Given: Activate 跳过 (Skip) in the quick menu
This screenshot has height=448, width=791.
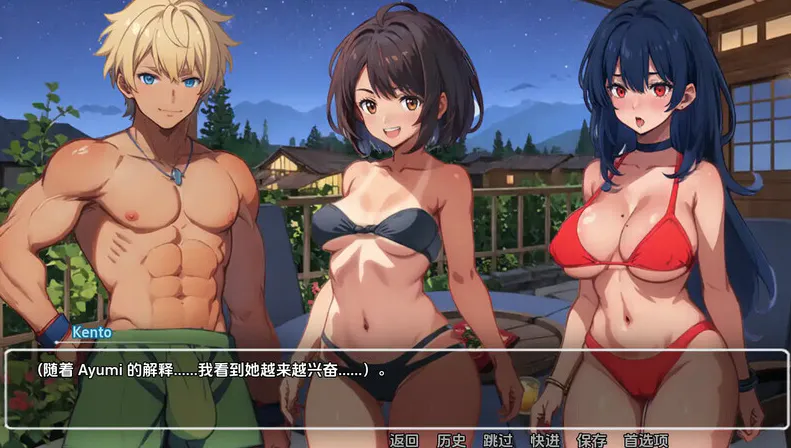Looking at the screenshot, I should pyautogui.click(x=498, y=440).
